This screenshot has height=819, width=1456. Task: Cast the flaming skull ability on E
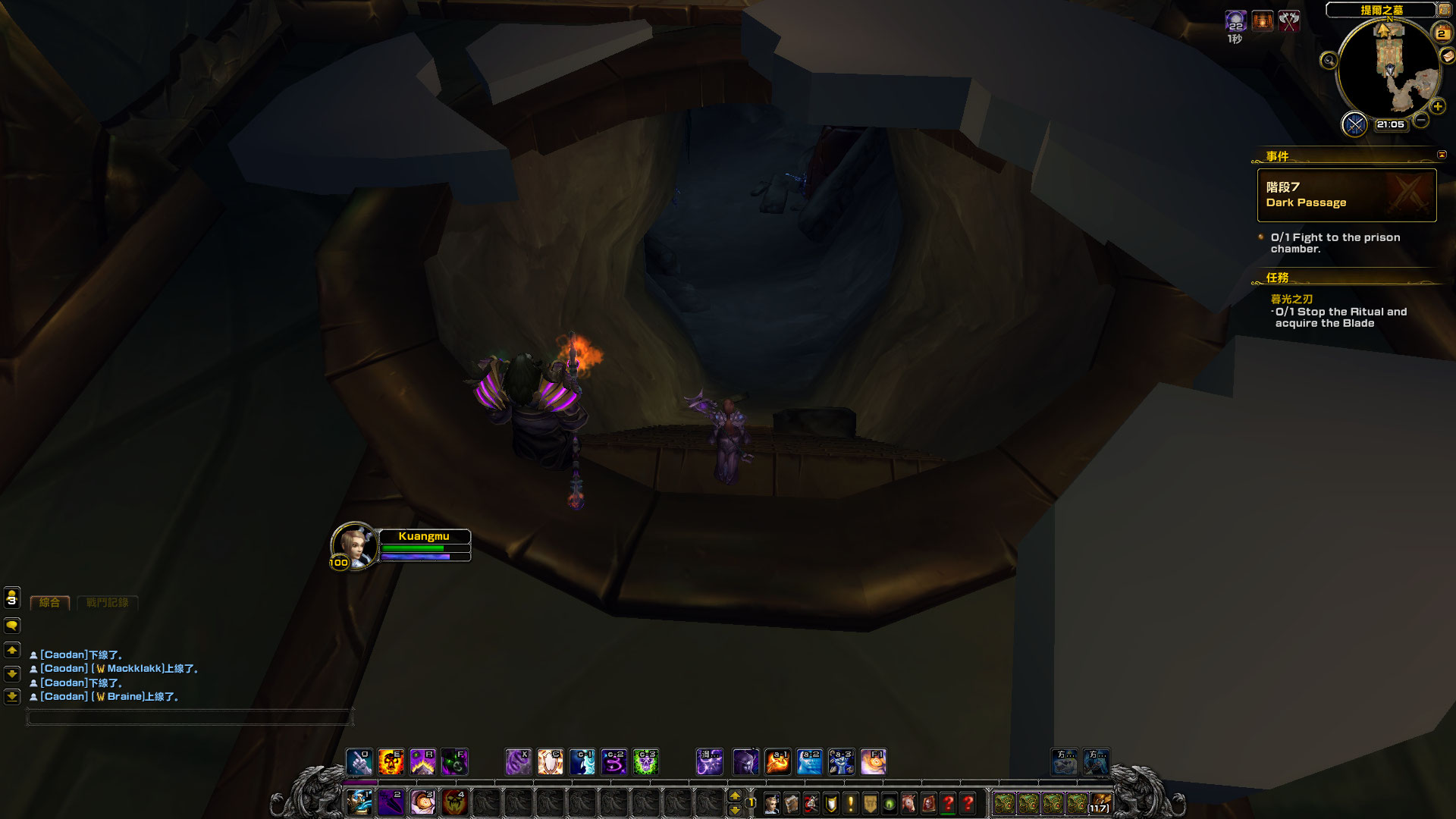point(391,761)
